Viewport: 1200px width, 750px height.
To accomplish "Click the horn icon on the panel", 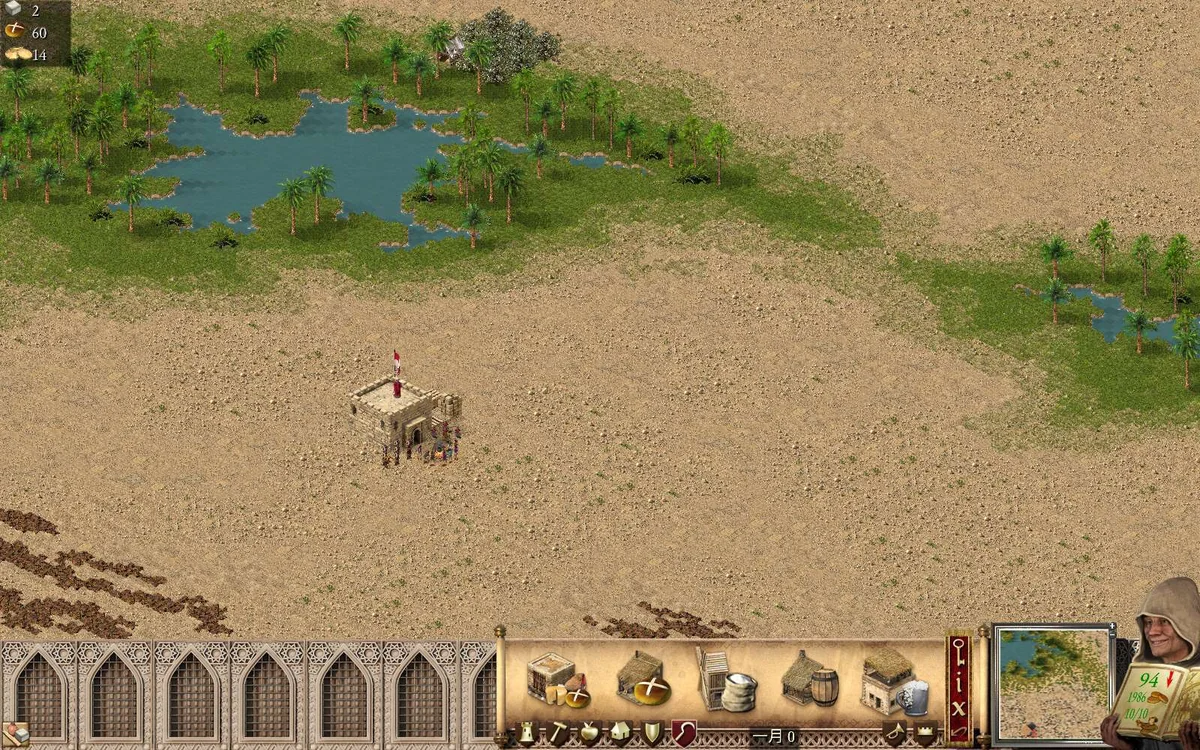I will tap(893, 734).
